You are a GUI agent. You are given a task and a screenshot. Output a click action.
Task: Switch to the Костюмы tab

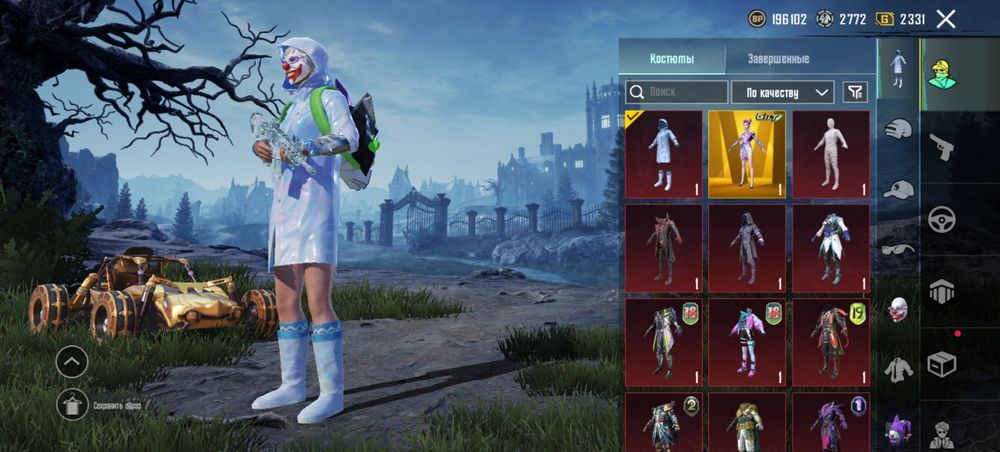[671, 58]
